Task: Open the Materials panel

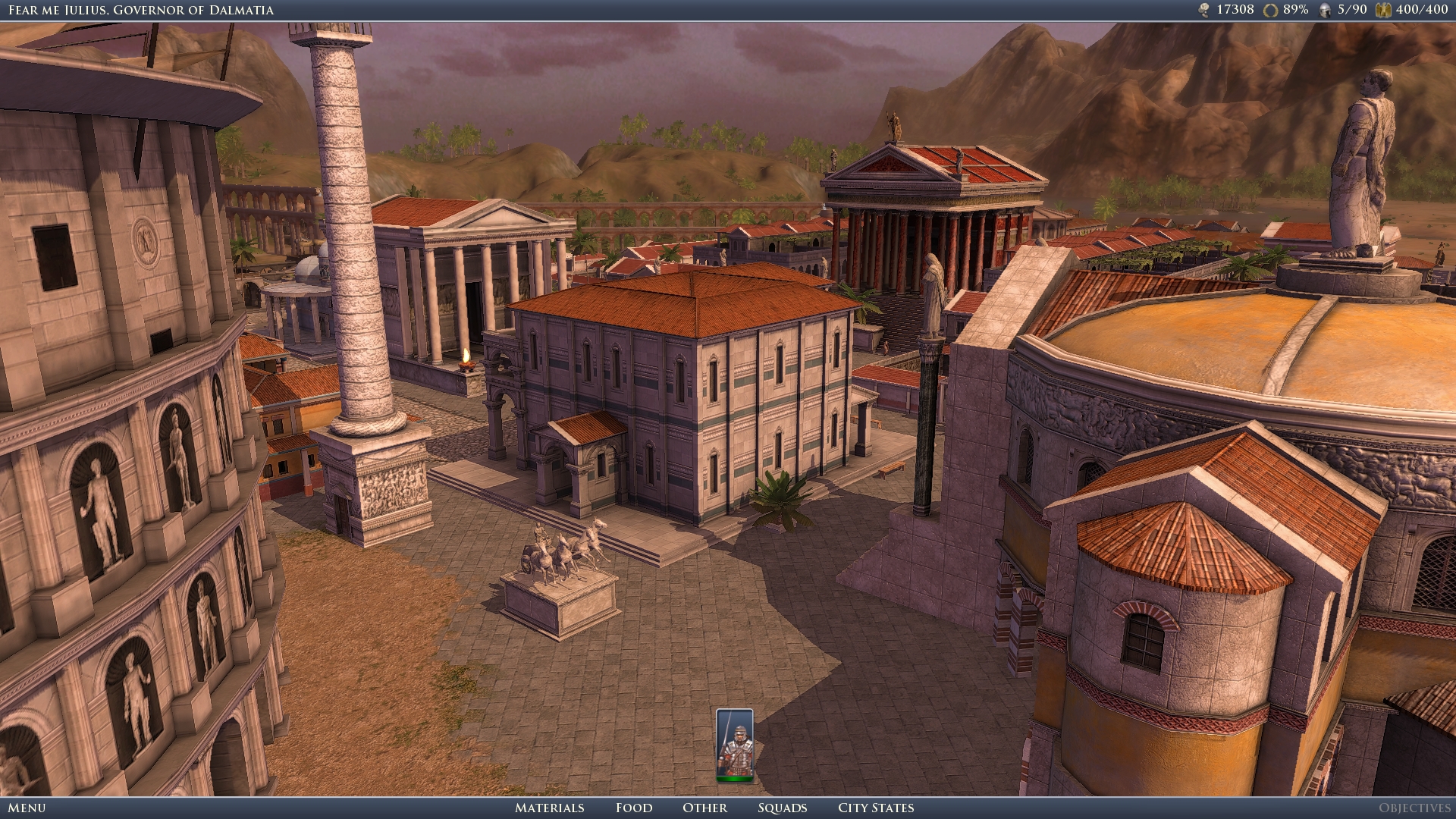Action: [549, 808]
